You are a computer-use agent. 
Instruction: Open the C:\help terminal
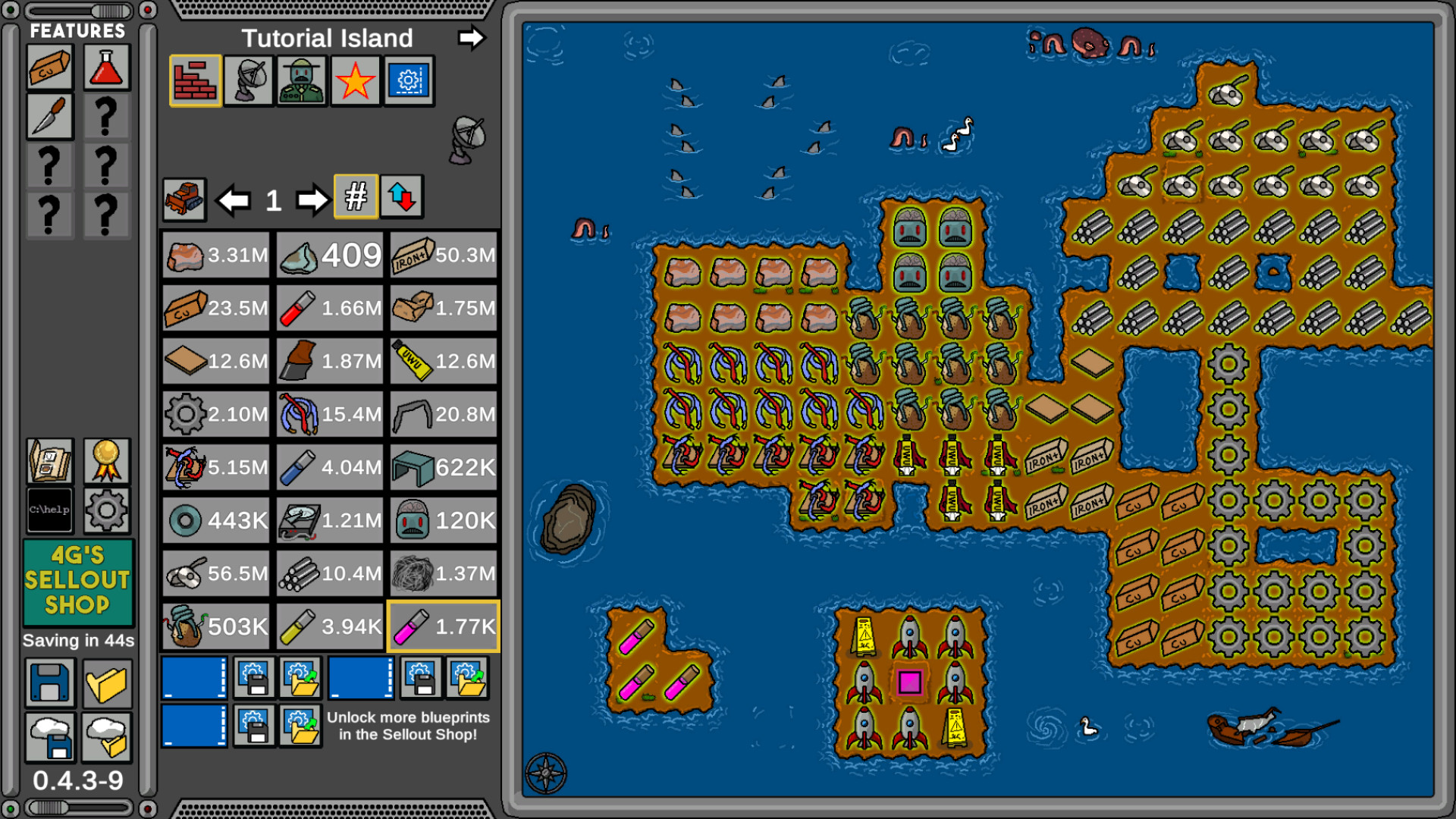(49, 511)
